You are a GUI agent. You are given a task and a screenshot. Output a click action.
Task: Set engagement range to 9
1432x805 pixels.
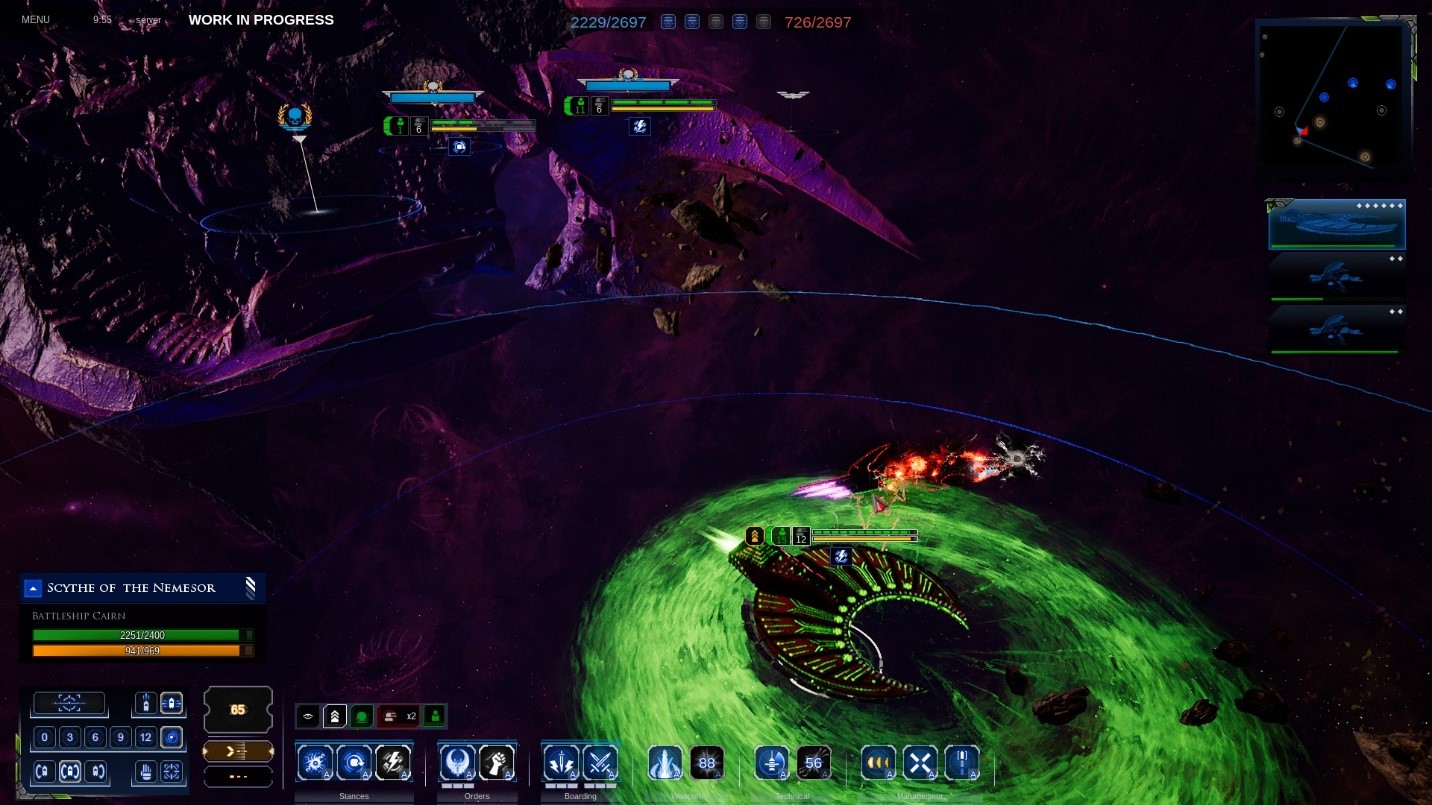(120, 738)
